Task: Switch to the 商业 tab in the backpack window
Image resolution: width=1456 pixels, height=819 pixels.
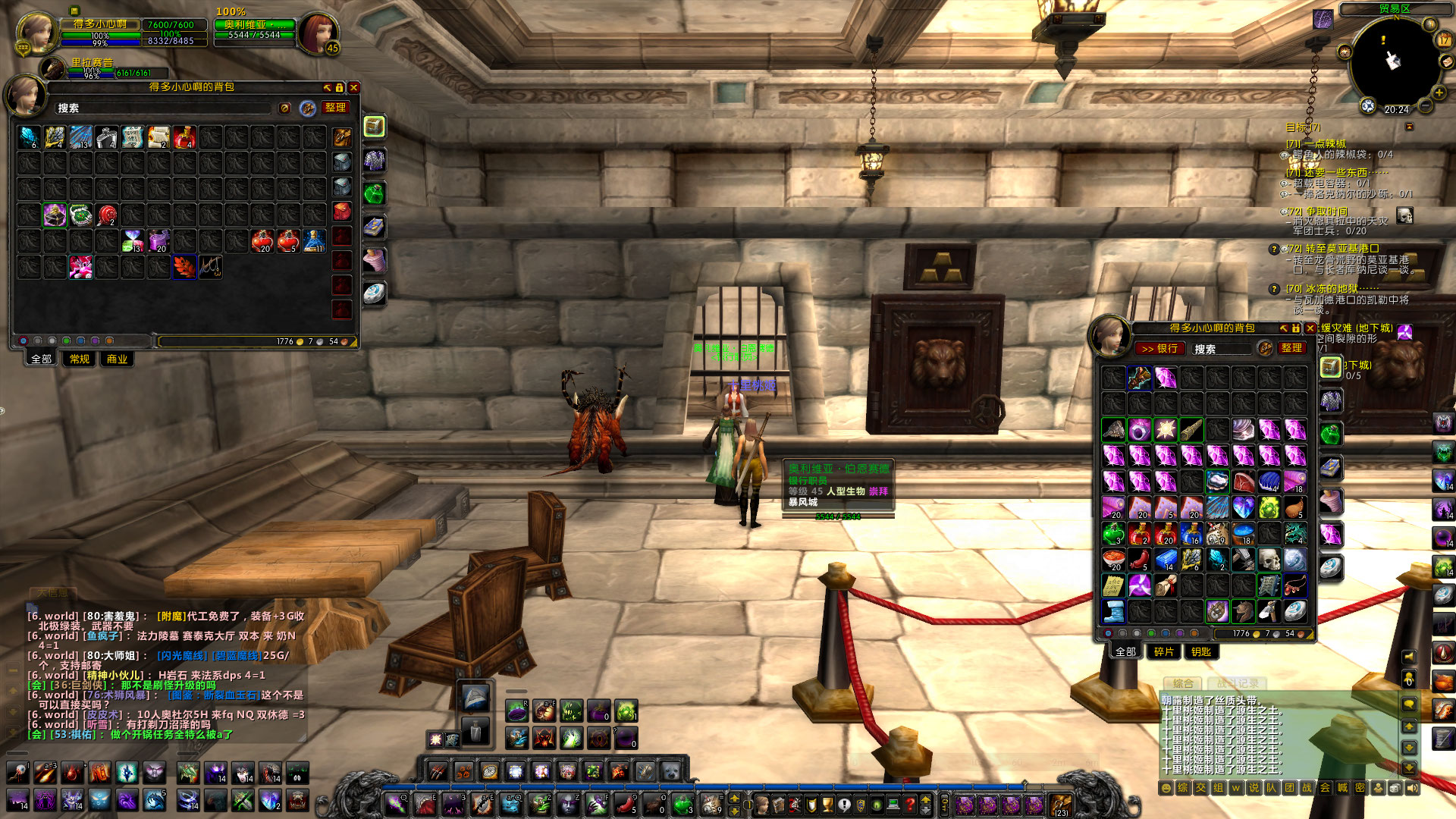Action: point(118,359)
